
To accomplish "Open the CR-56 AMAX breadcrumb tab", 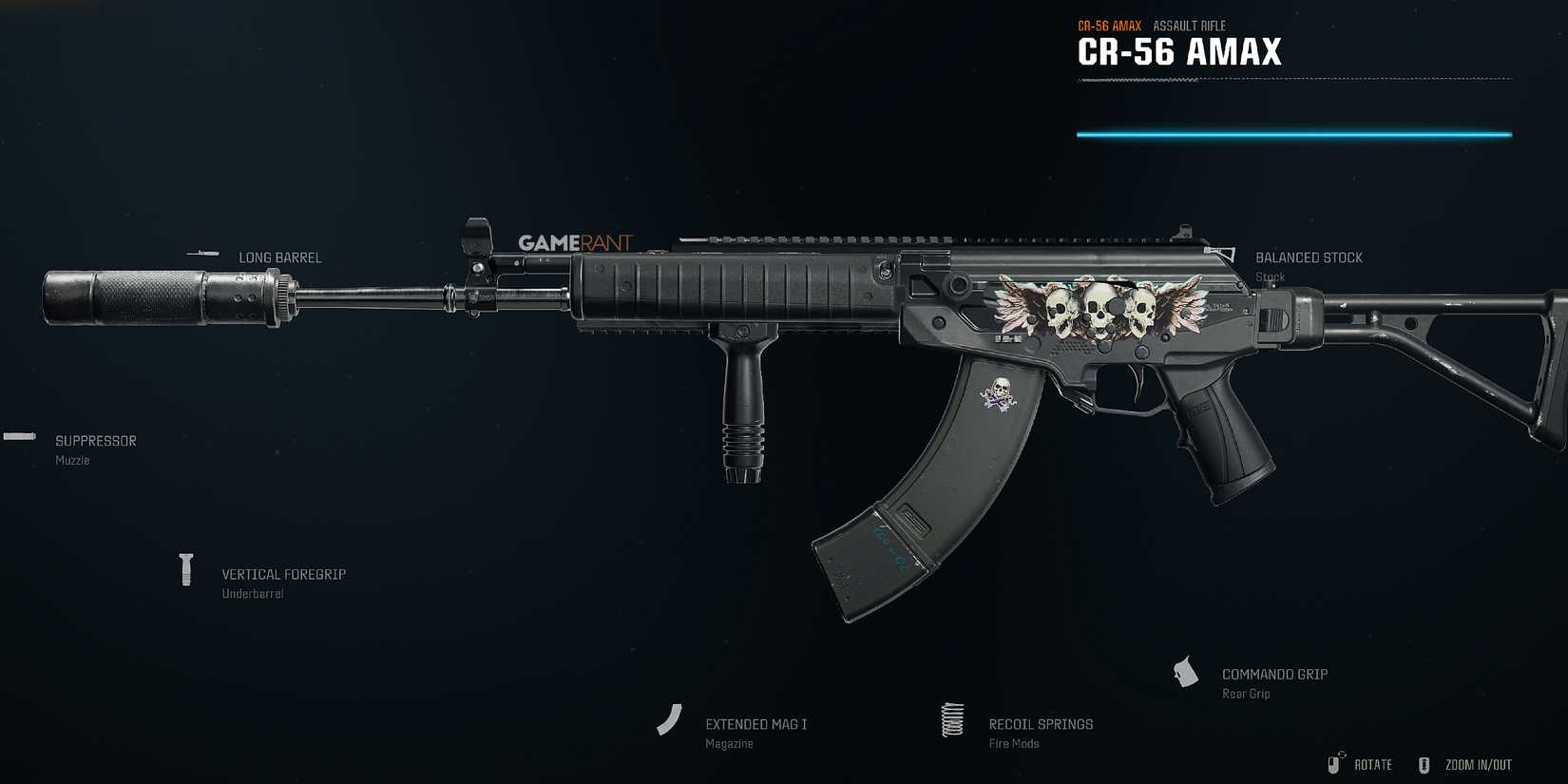I will pyautogui.click(x=1108, y=25).
